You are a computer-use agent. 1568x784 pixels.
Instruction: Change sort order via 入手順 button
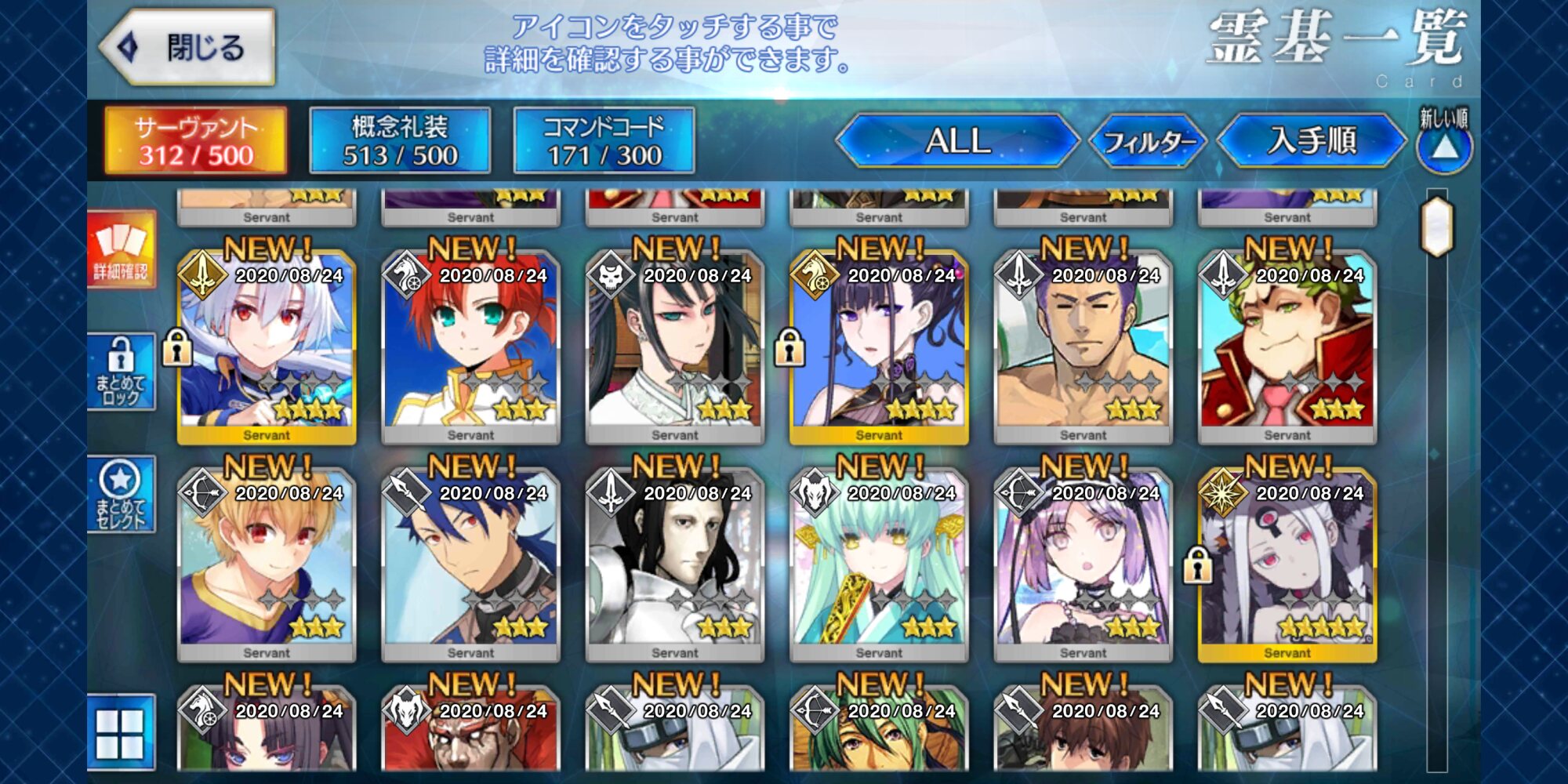click(1312, 141)
